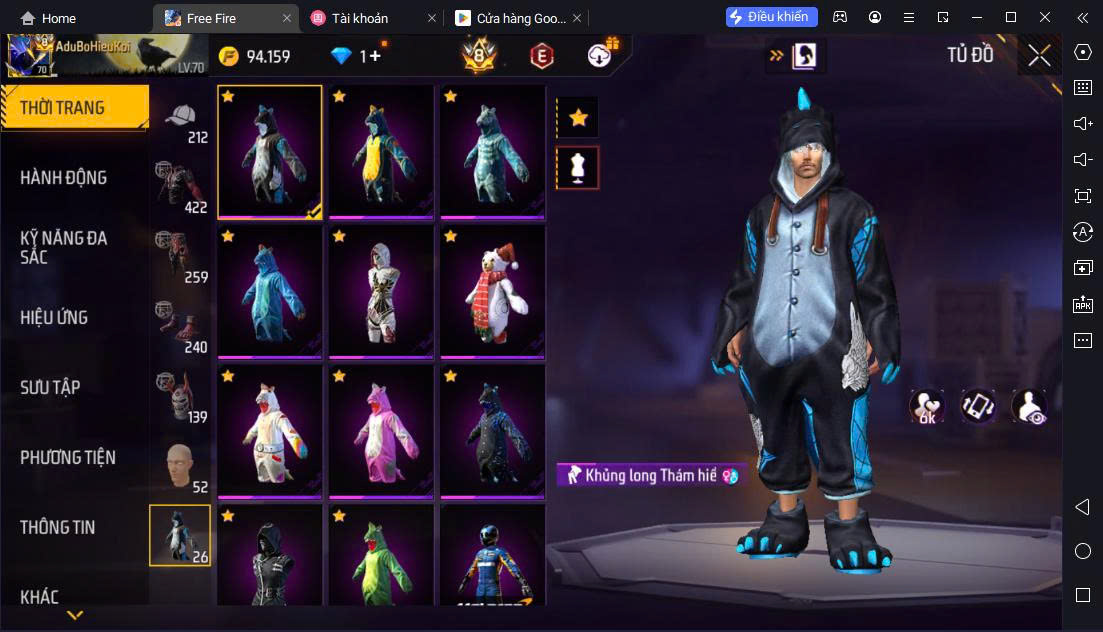1103x632 pixels.
Task: Choose the yellow-belly dinosaur costume
Action: tap(381, 150)
